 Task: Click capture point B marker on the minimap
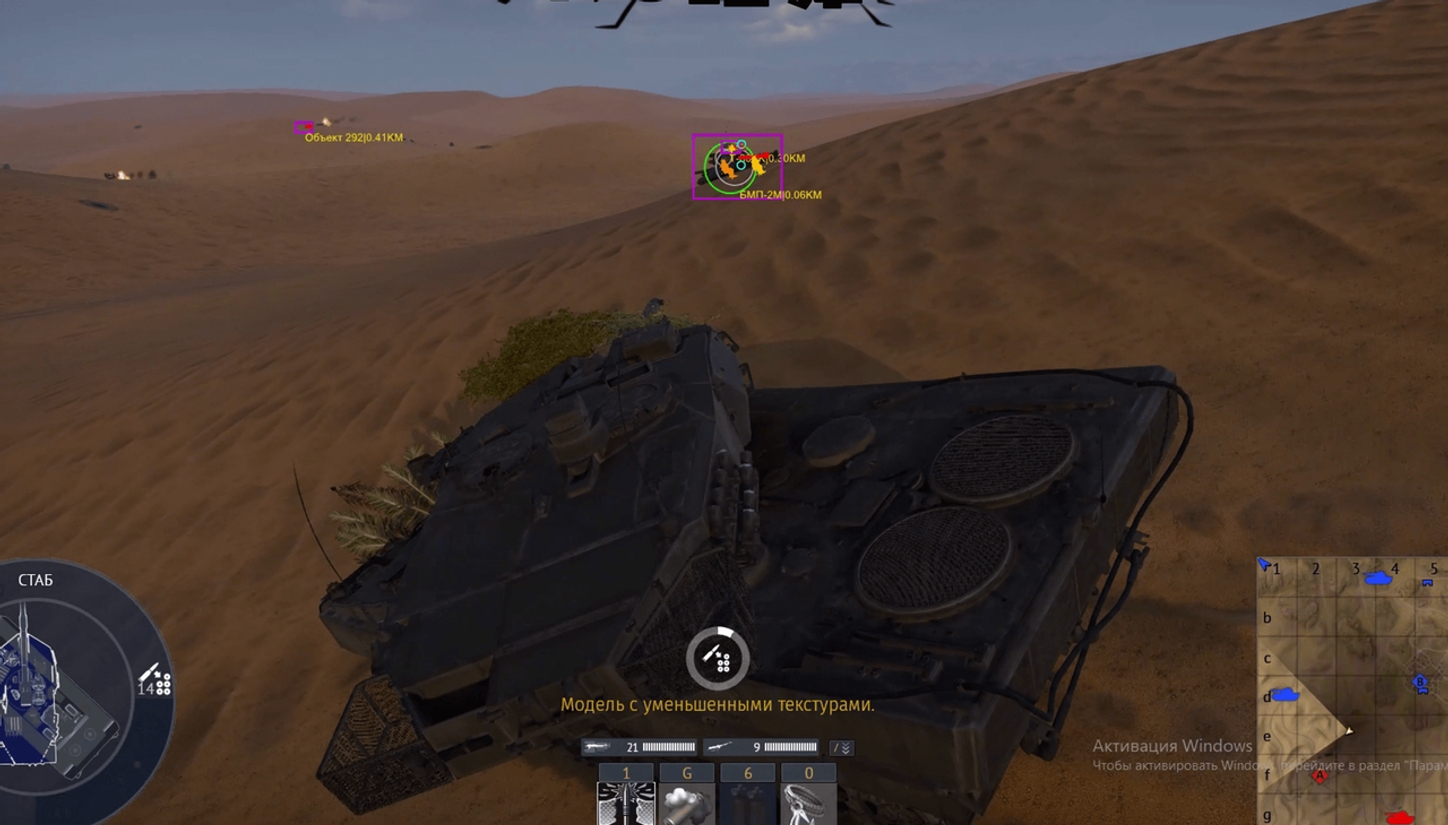1420,681
